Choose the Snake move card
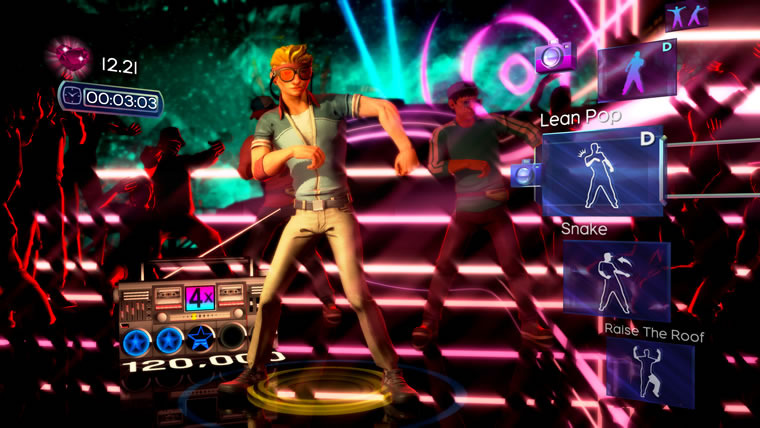The height and width of the screenshot is (428, 760). click(616, 280)
